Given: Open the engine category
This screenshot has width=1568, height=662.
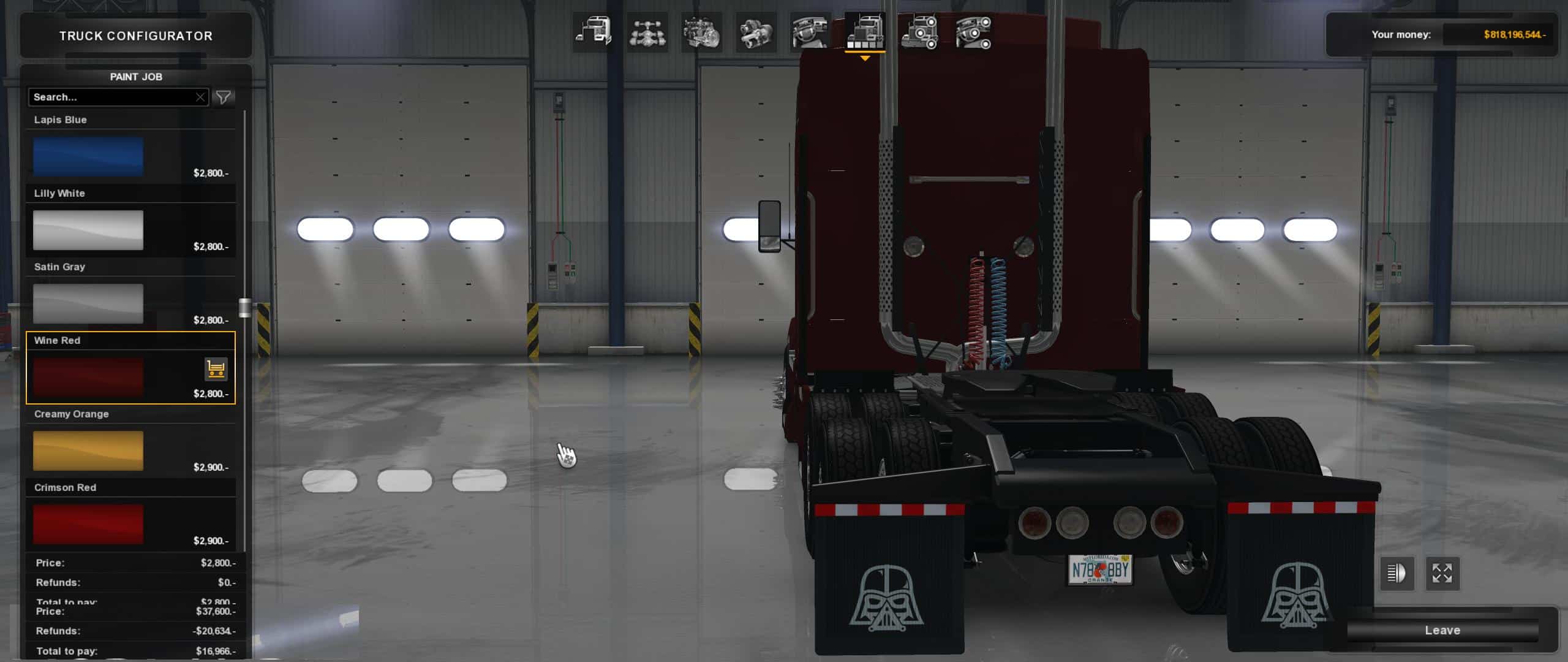Looking at the screenshot, I should 701,32.
